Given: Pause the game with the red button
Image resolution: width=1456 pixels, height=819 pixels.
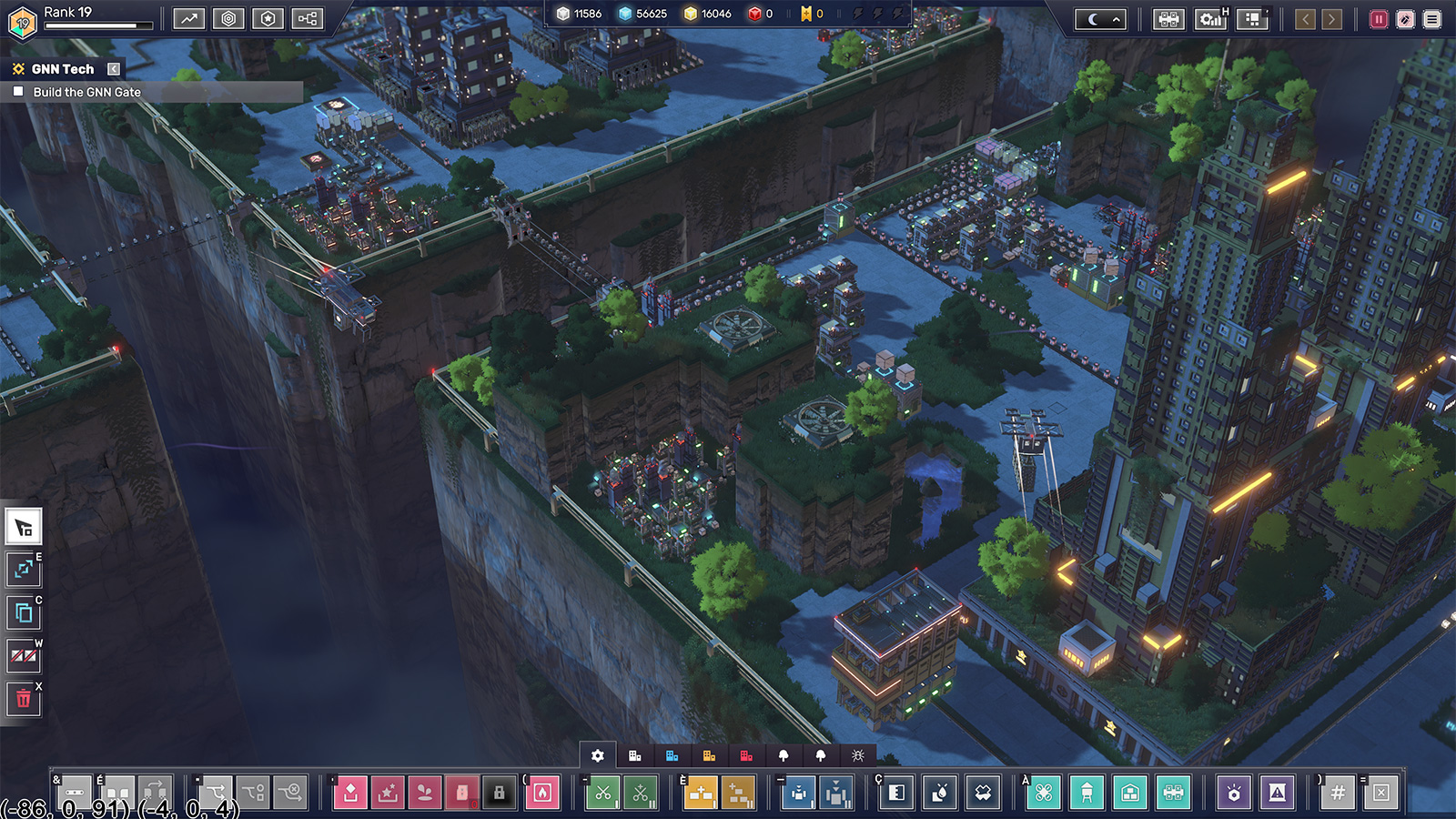Looking at the screenshot, I should pos(1379,19).
